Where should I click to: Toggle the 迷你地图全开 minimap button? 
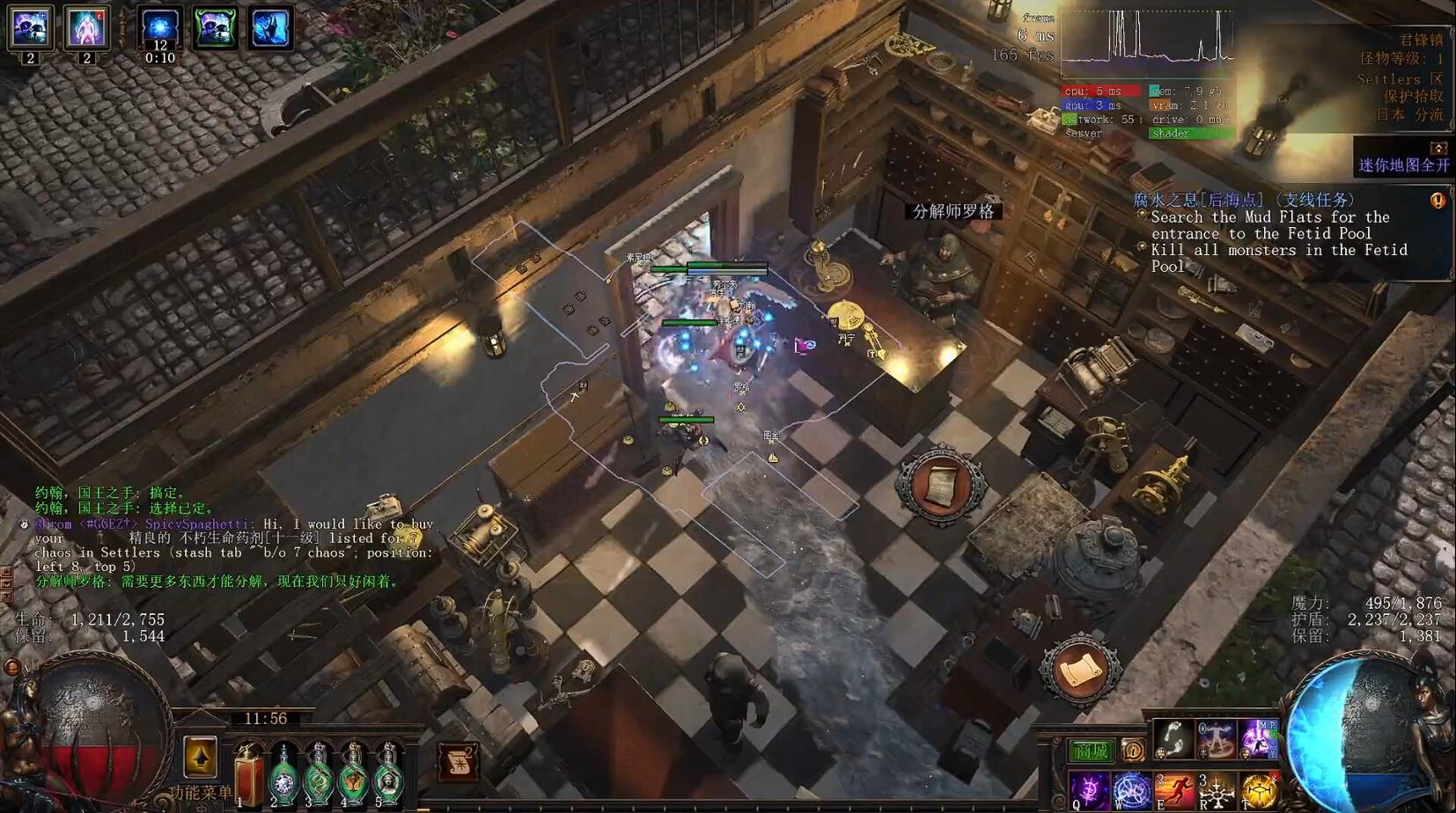1403,165
